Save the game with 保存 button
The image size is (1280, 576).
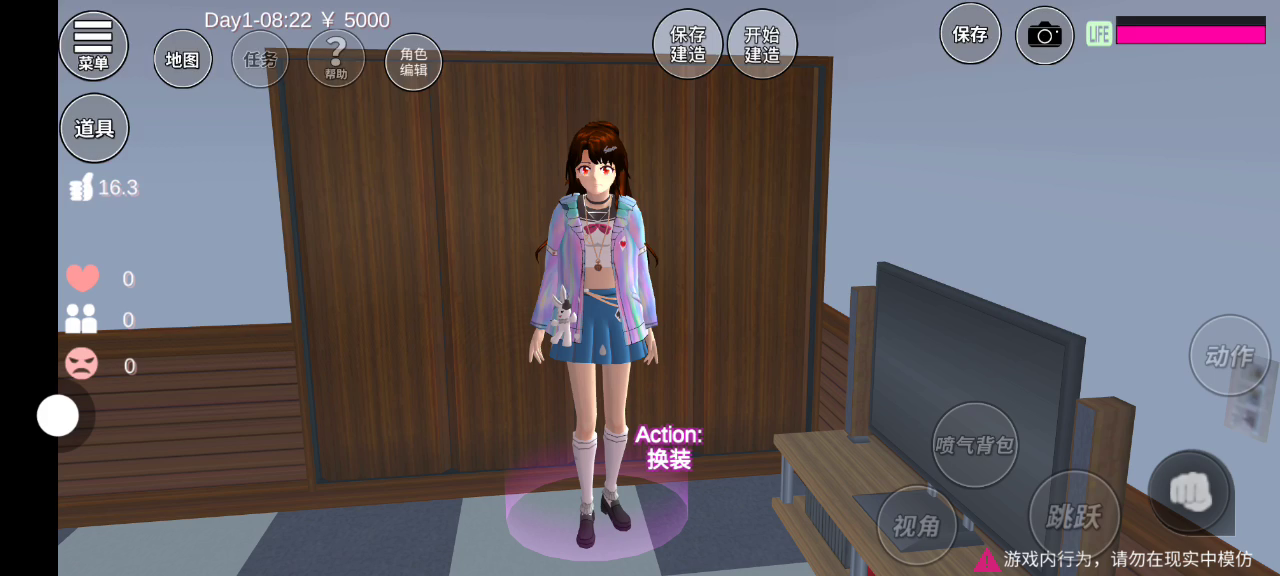(x=970, y=33)
